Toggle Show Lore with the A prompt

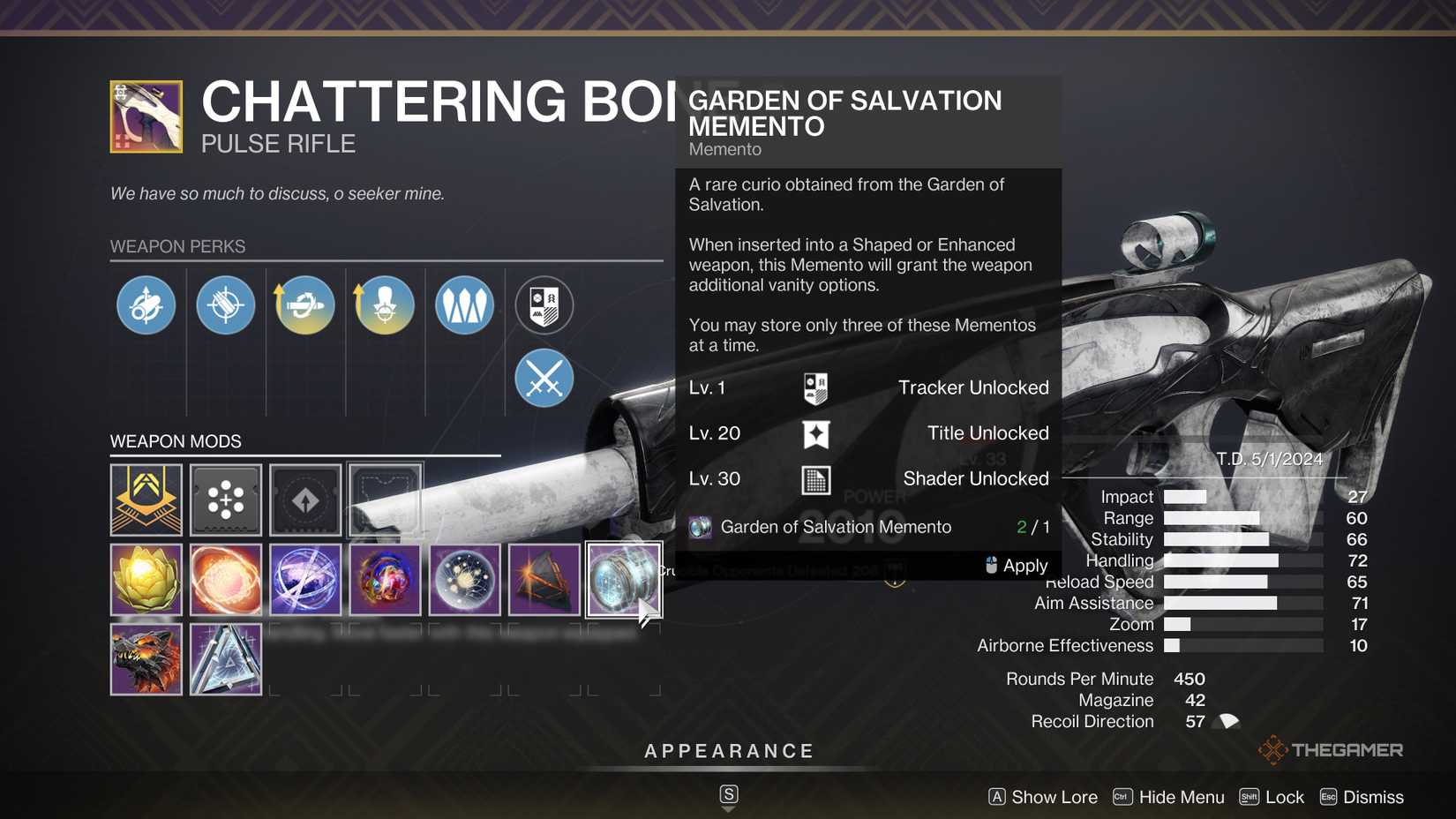[x=1042, y=797]
